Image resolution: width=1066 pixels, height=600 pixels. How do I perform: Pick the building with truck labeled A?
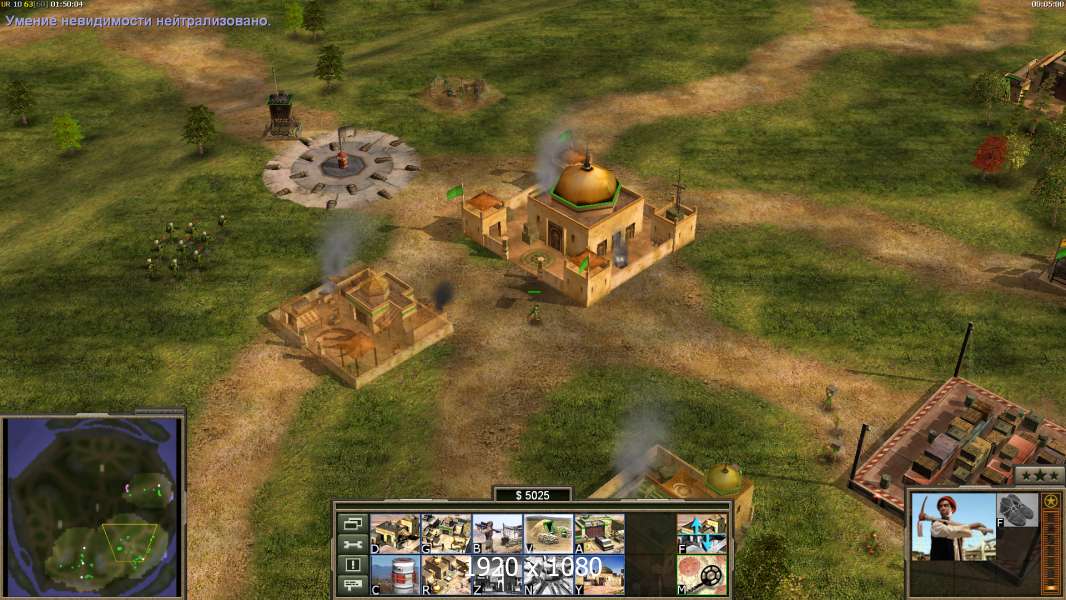[599, 533]
